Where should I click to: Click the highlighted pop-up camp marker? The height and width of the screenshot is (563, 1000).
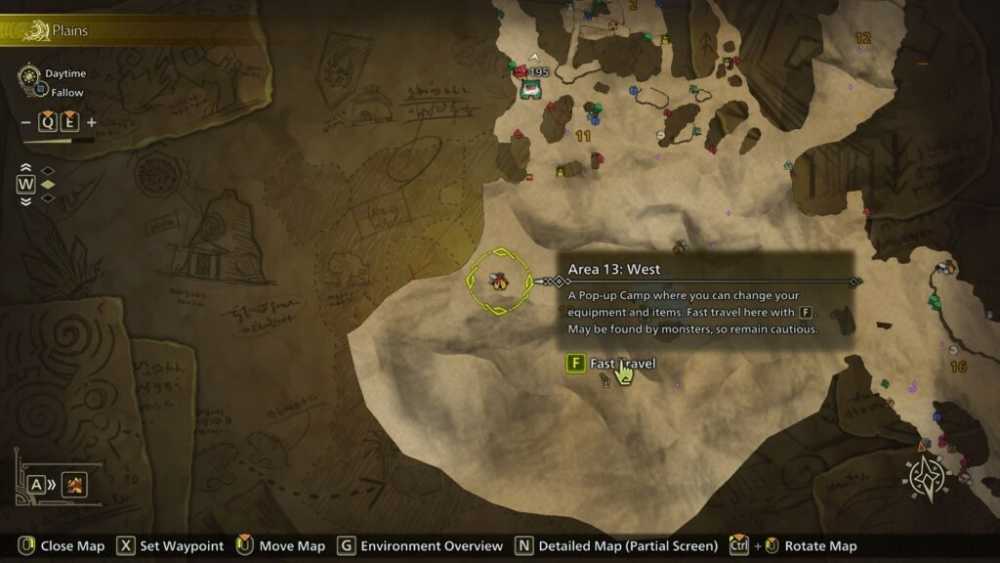[497, 281]
